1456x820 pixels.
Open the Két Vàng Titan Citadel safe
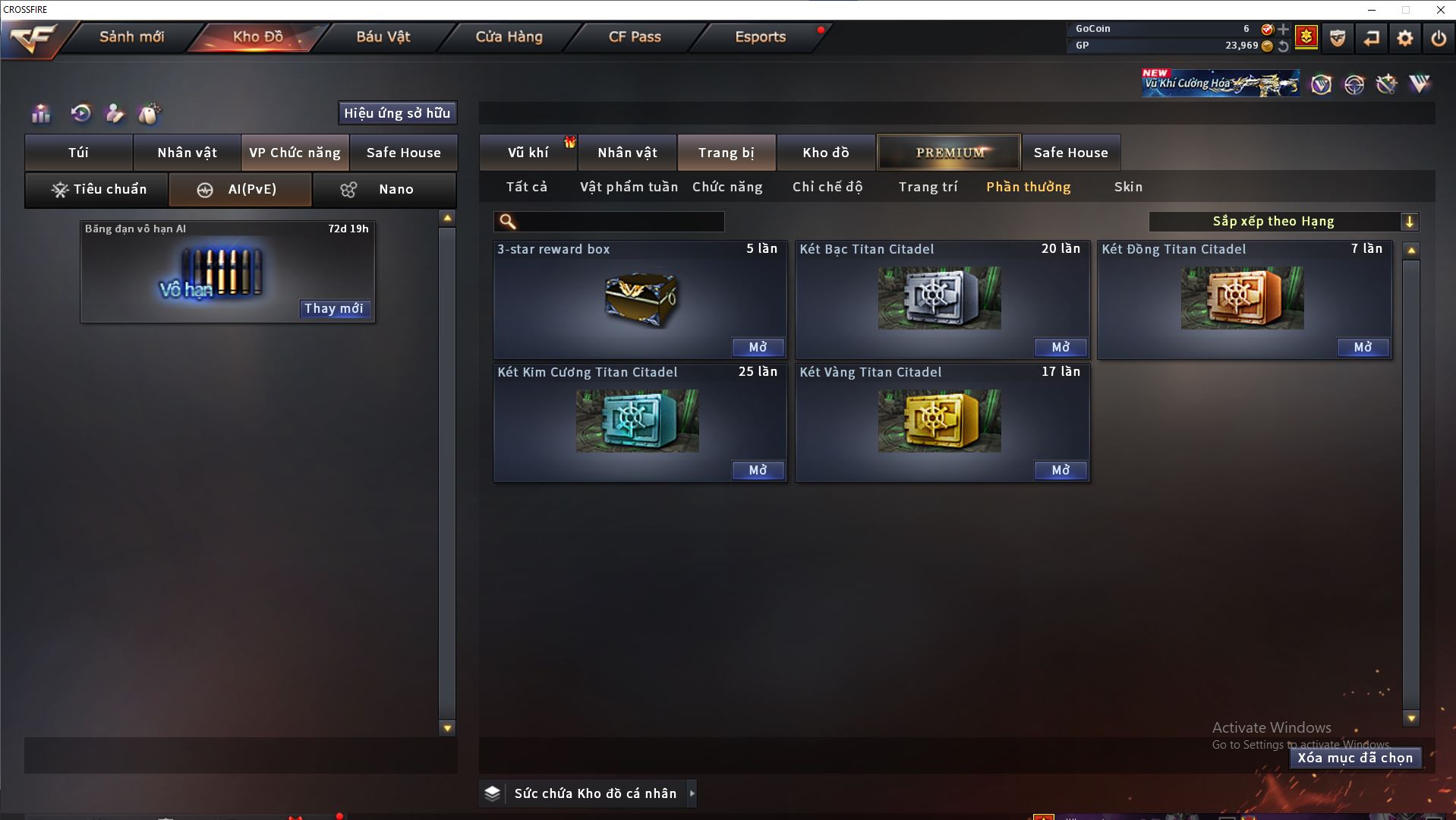pos(1060,470)
